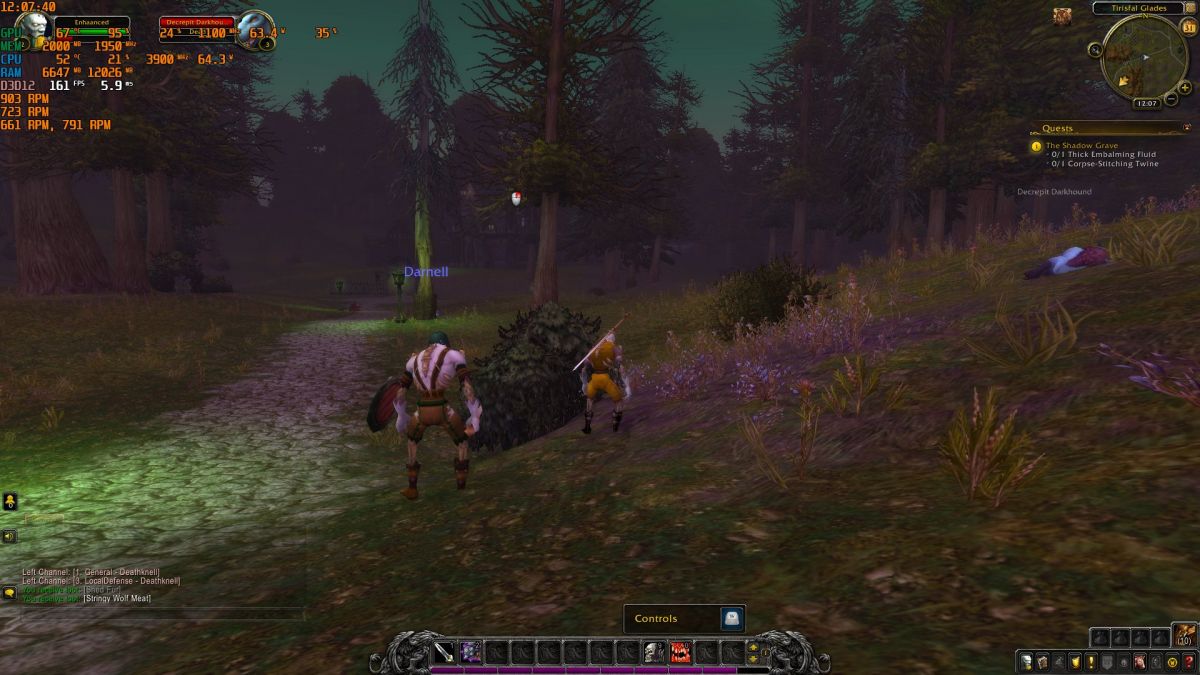Click the player's undead portrait
Screen dimensions: 1200x675
(32, 28)
